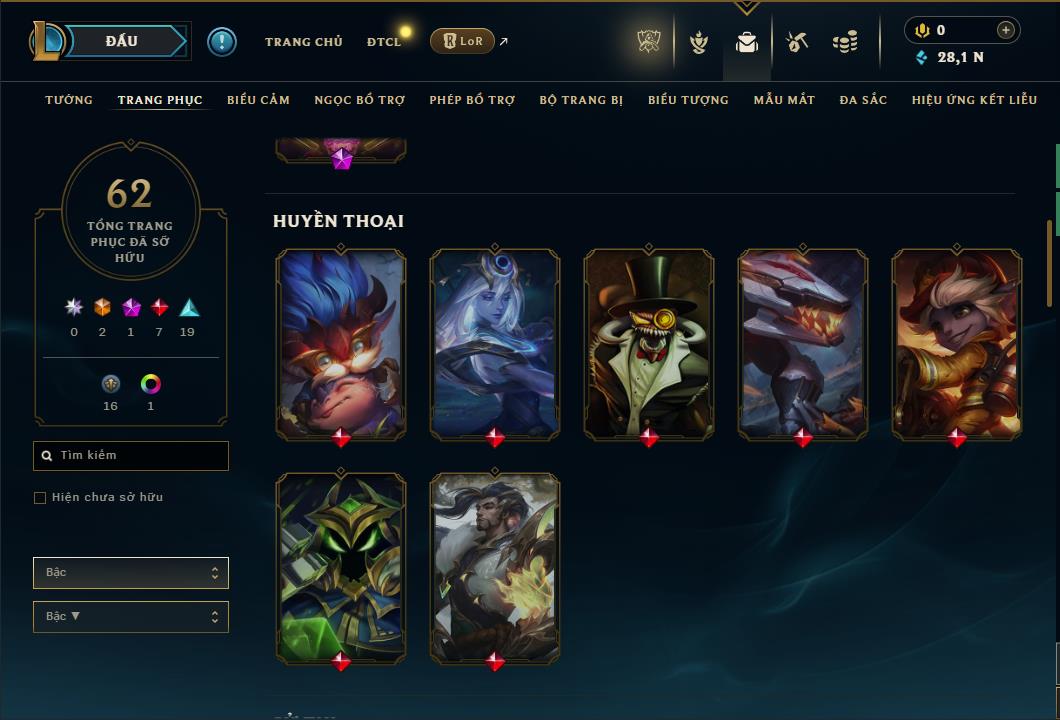Select the top-hat monocle skin card
1060x720 pixels.
649,343
